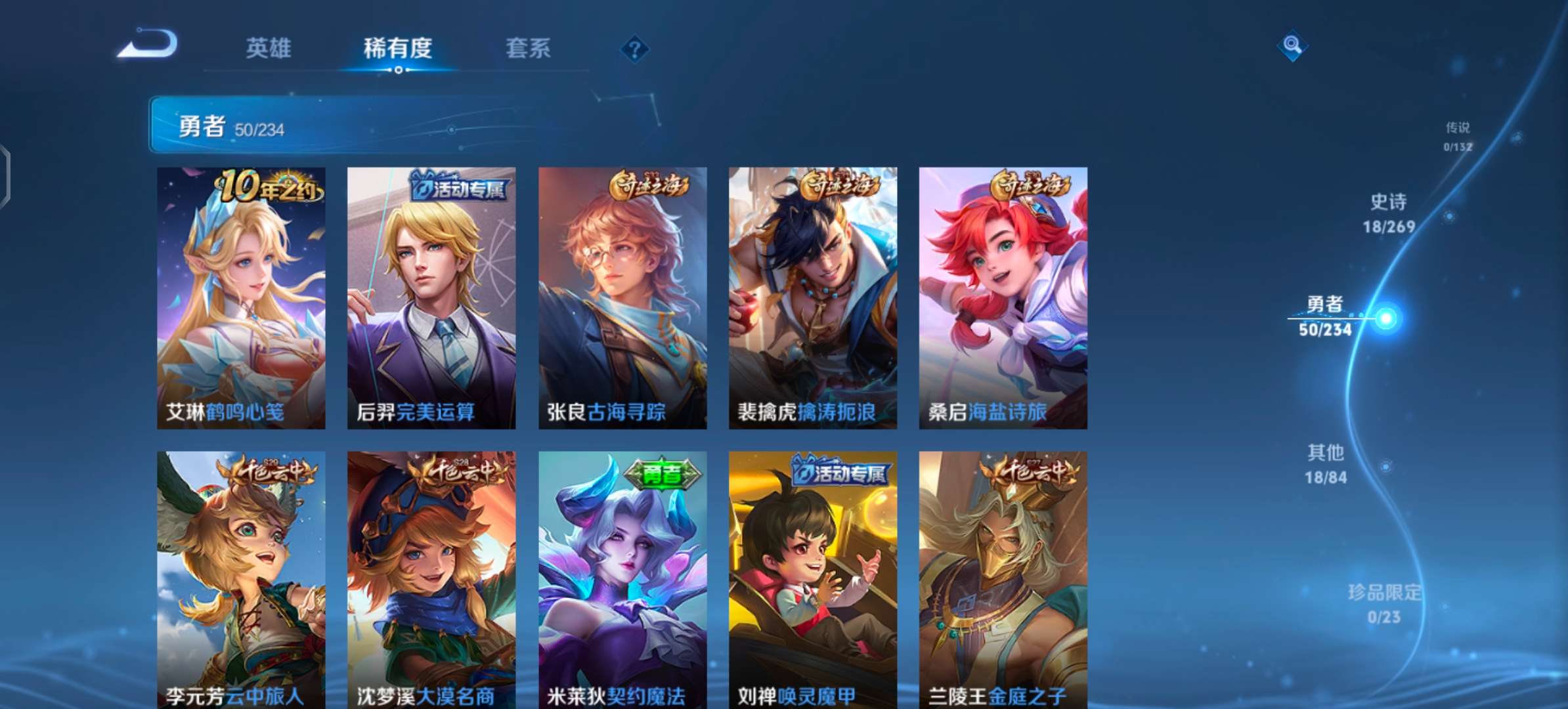Viewport: 1568px width, 709px height.
Task: Click the help question mark icon
Action: (x=632, y=48)
